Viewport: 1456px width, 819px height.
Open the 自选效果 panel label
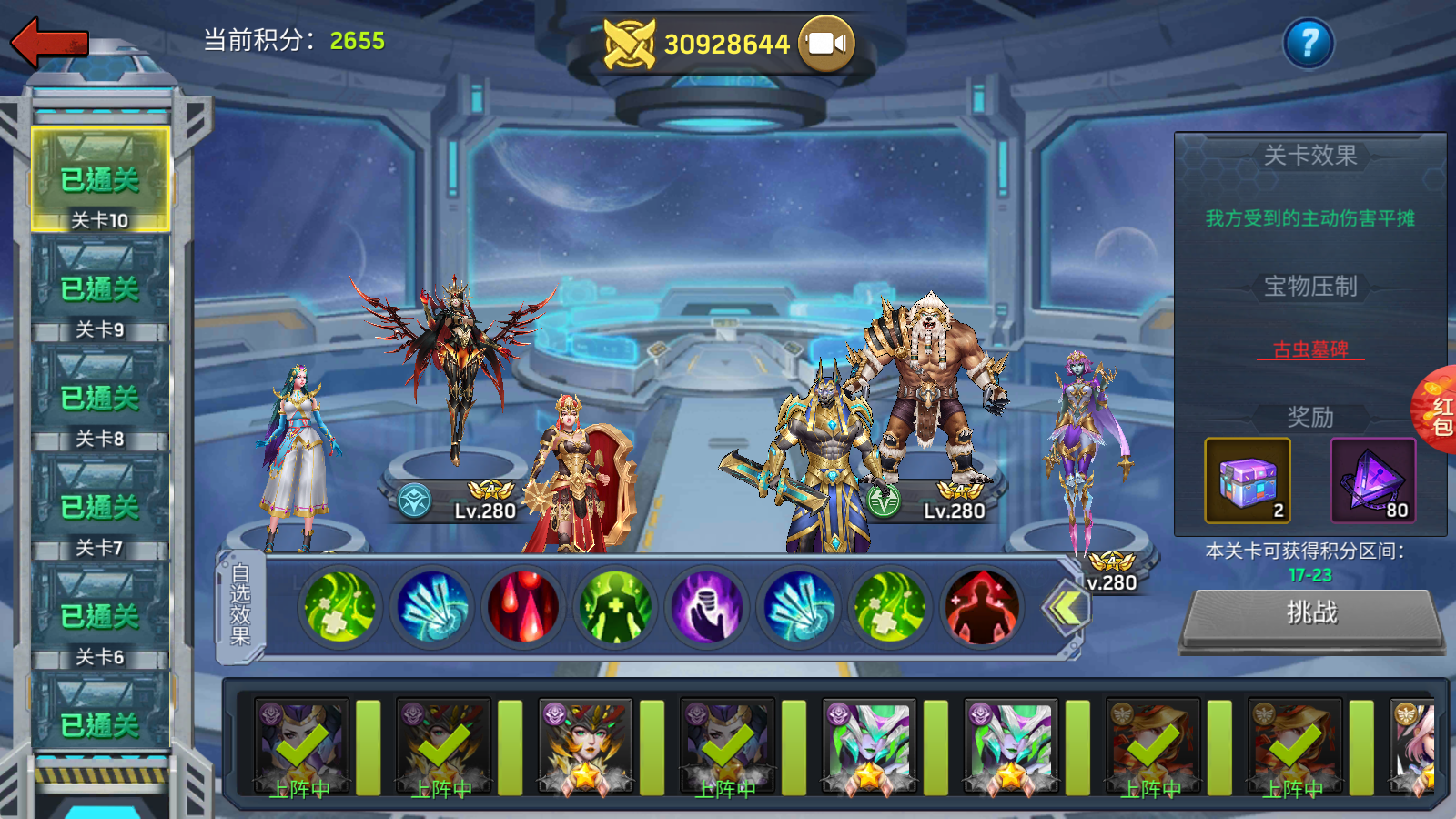tap(240, 605)
